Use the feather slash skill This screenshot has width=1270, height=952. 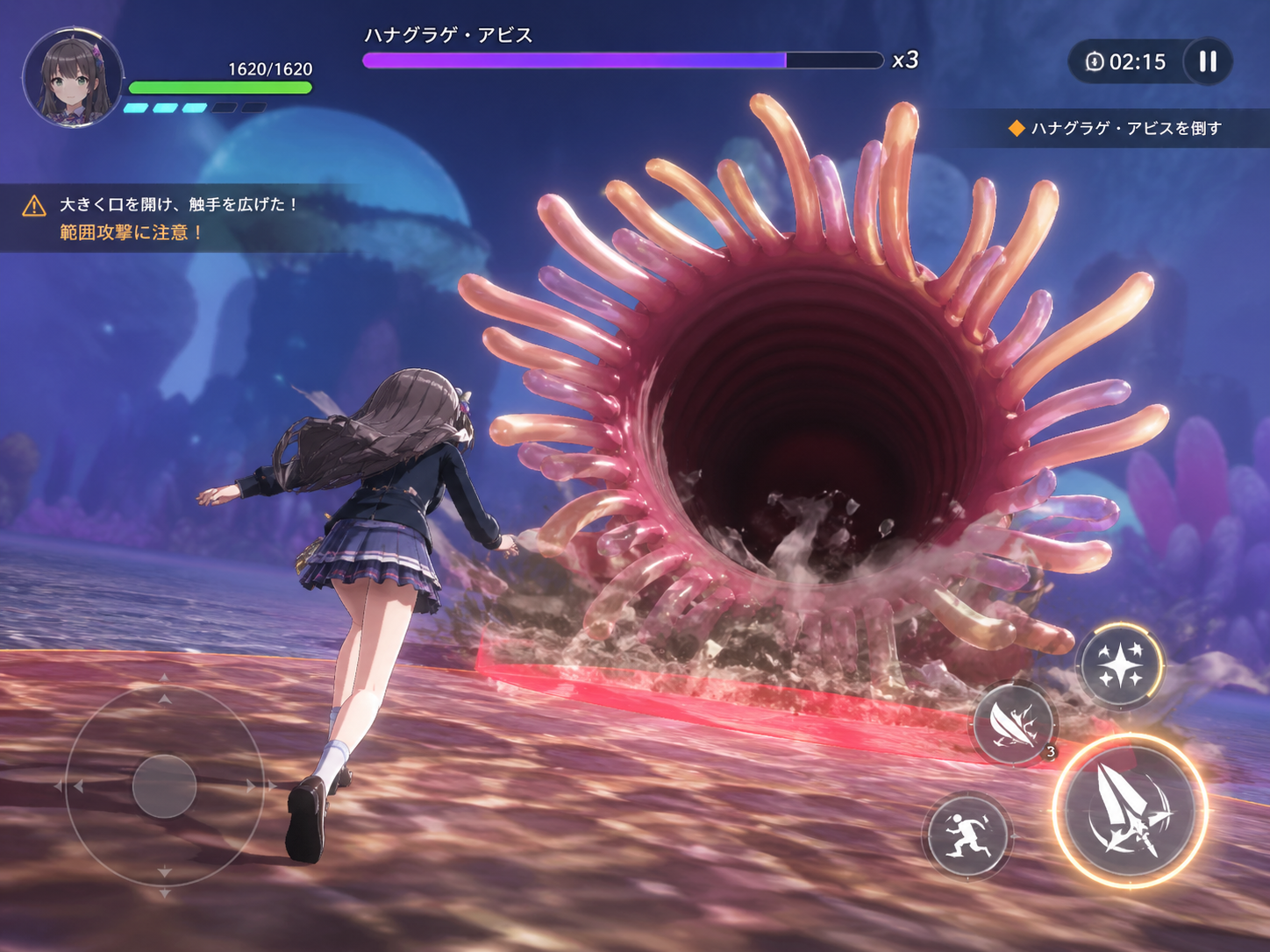(x=1014, y=723)
